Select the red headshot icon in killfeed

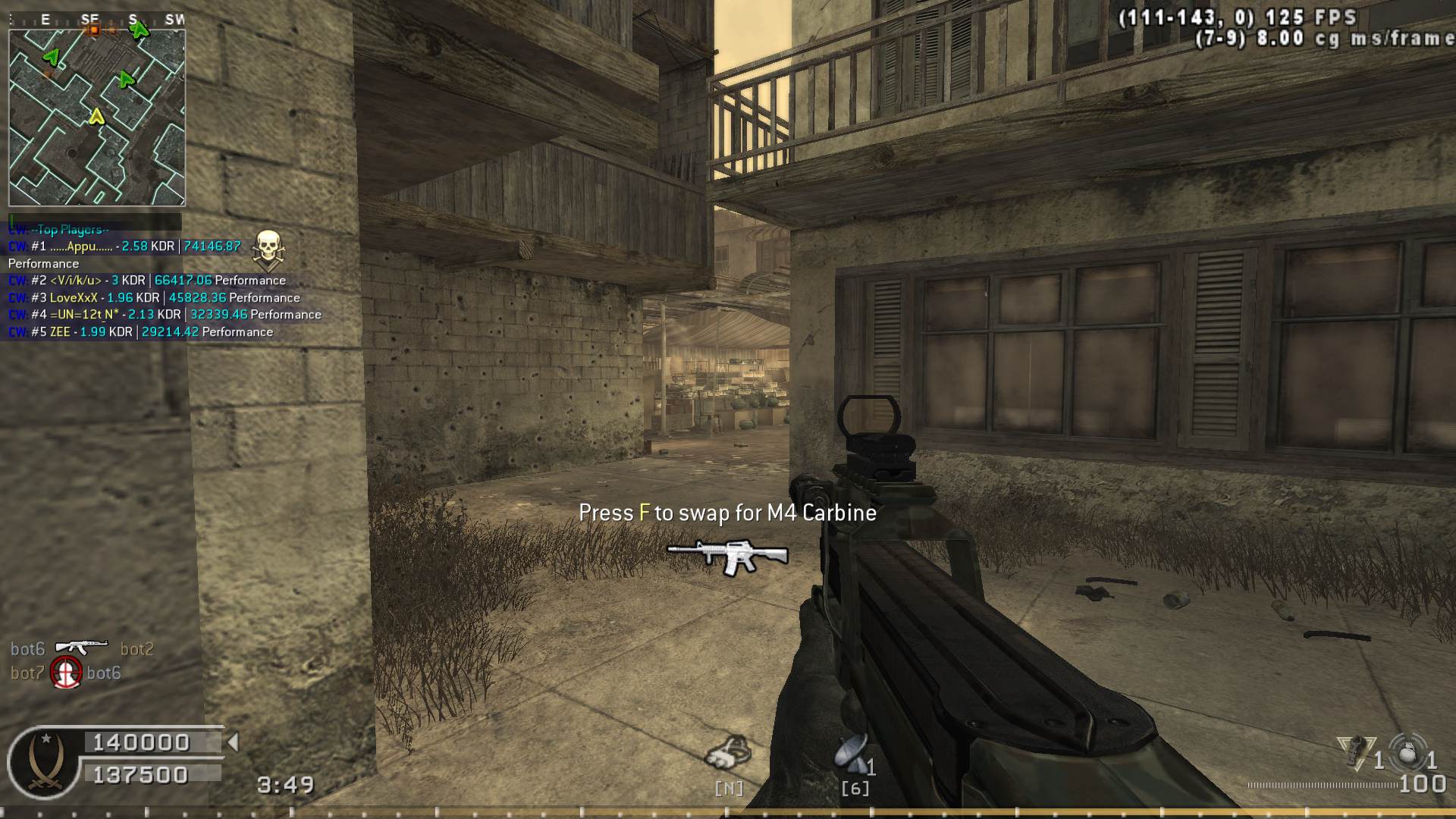(66, 673)
